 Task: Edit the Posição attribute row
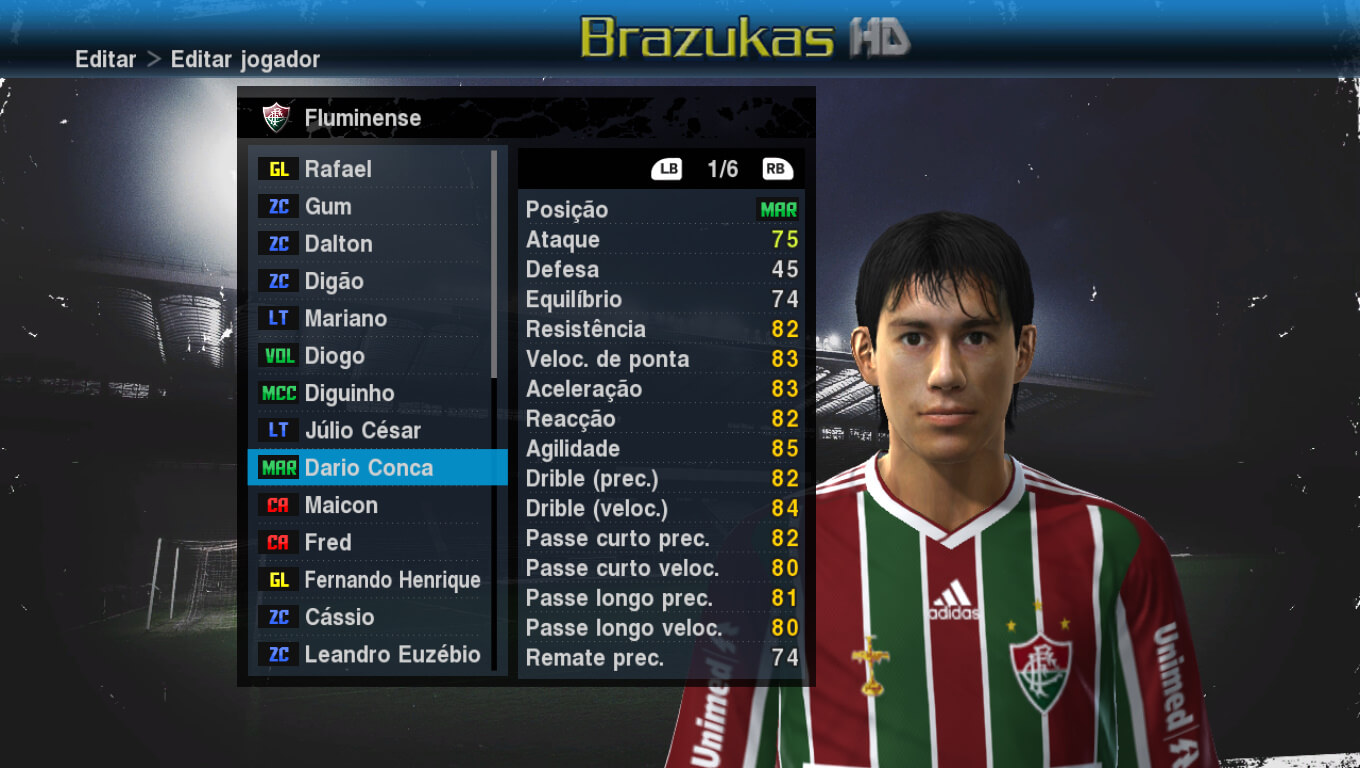click(661, 210)
